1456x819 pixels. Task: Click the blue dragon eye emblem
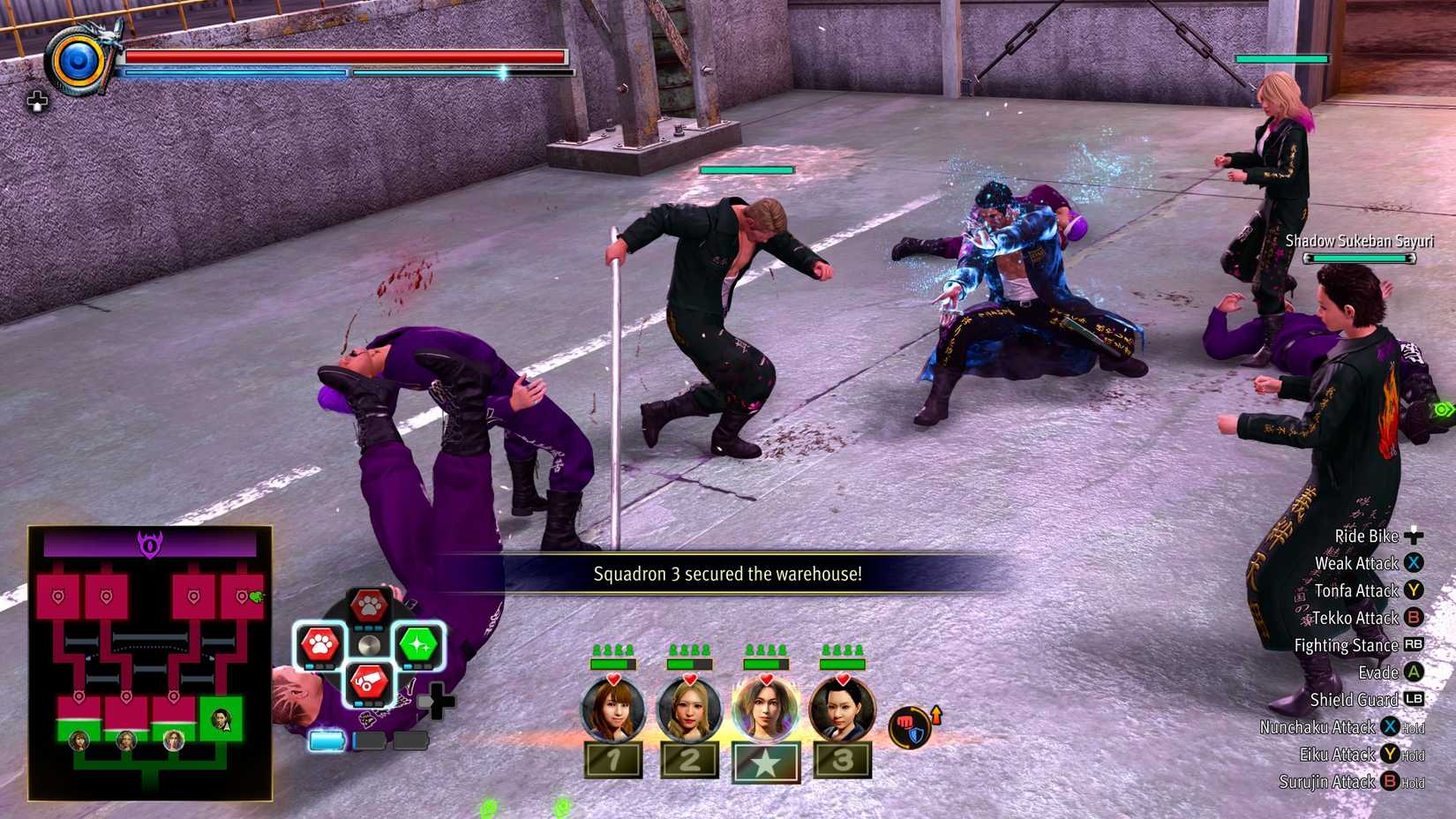pos(79,61)
